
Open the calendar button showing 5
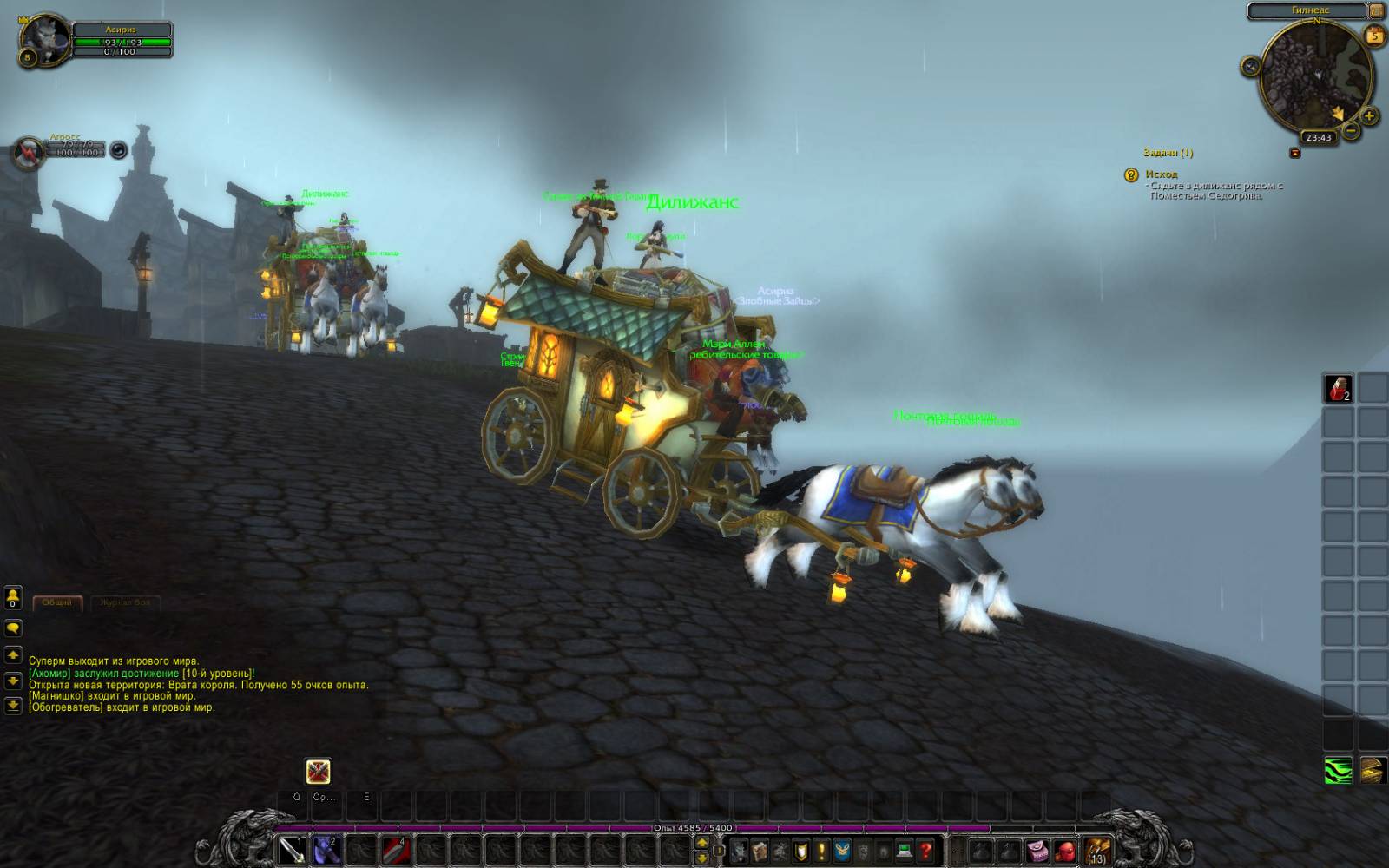point(1374,36)
